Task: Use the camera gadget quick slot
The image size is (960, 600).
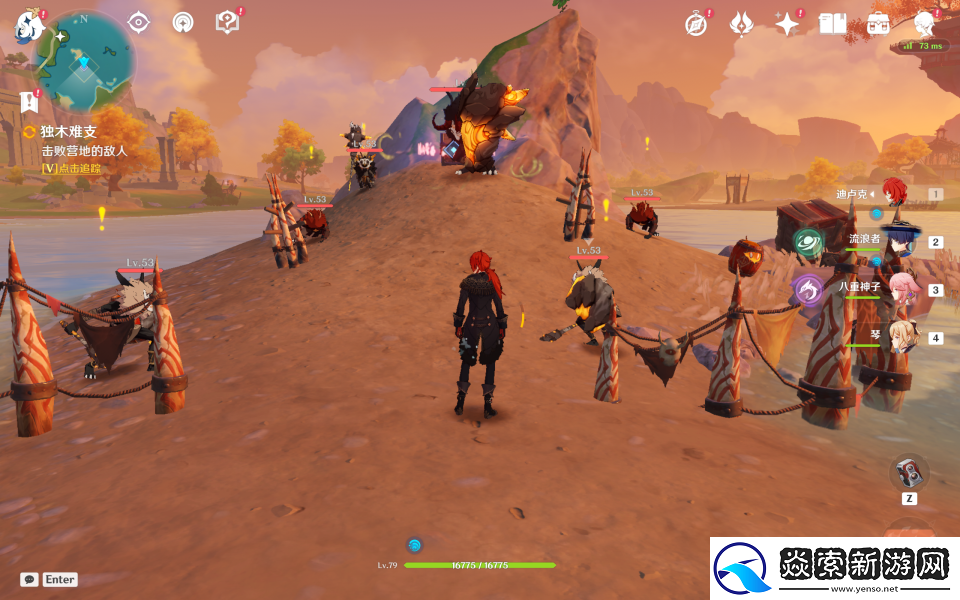Action: (x=909, y=471)
